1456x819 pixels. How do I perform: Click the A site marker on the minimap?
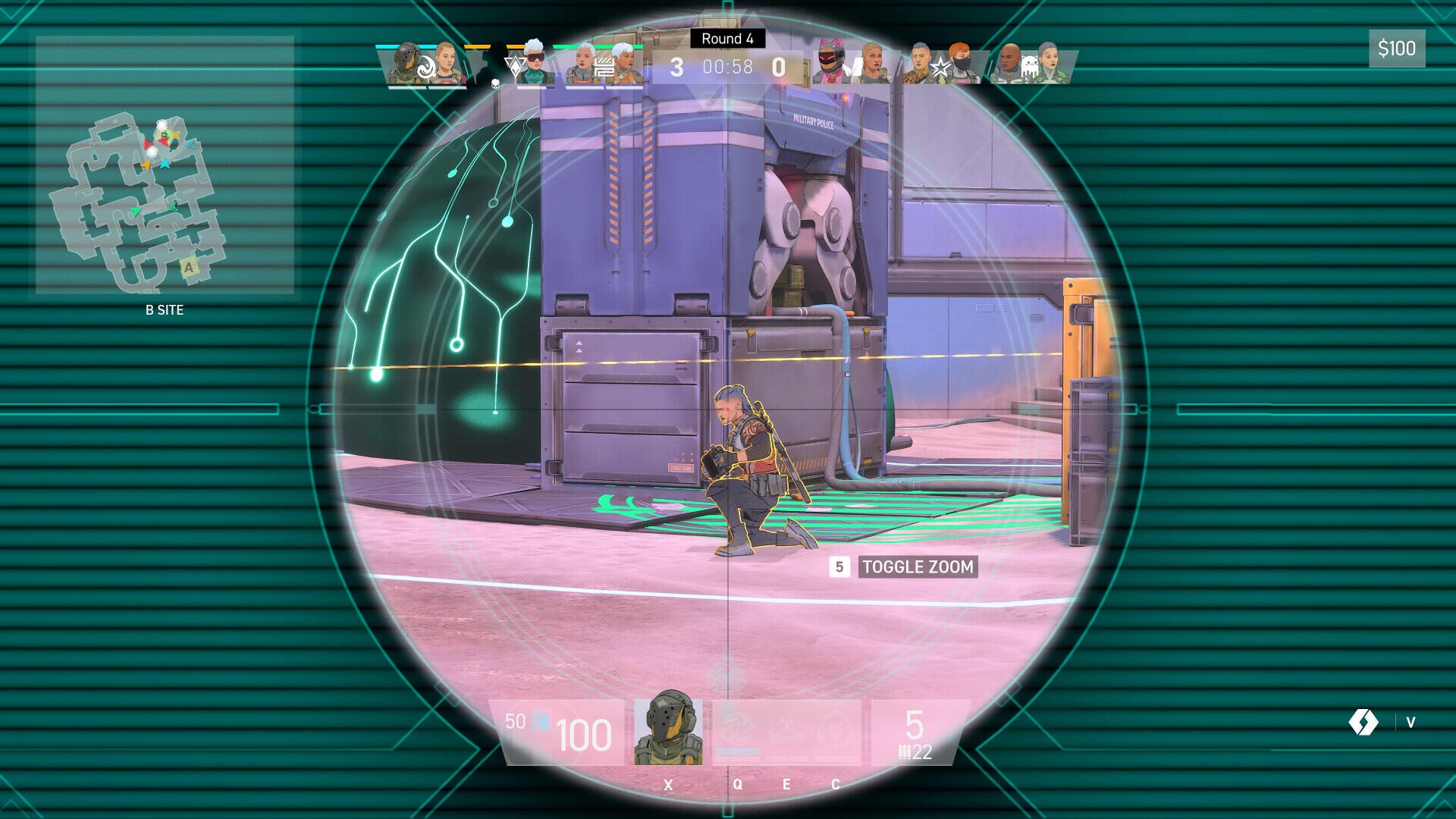pyautogui.click(x=188, y=268)
